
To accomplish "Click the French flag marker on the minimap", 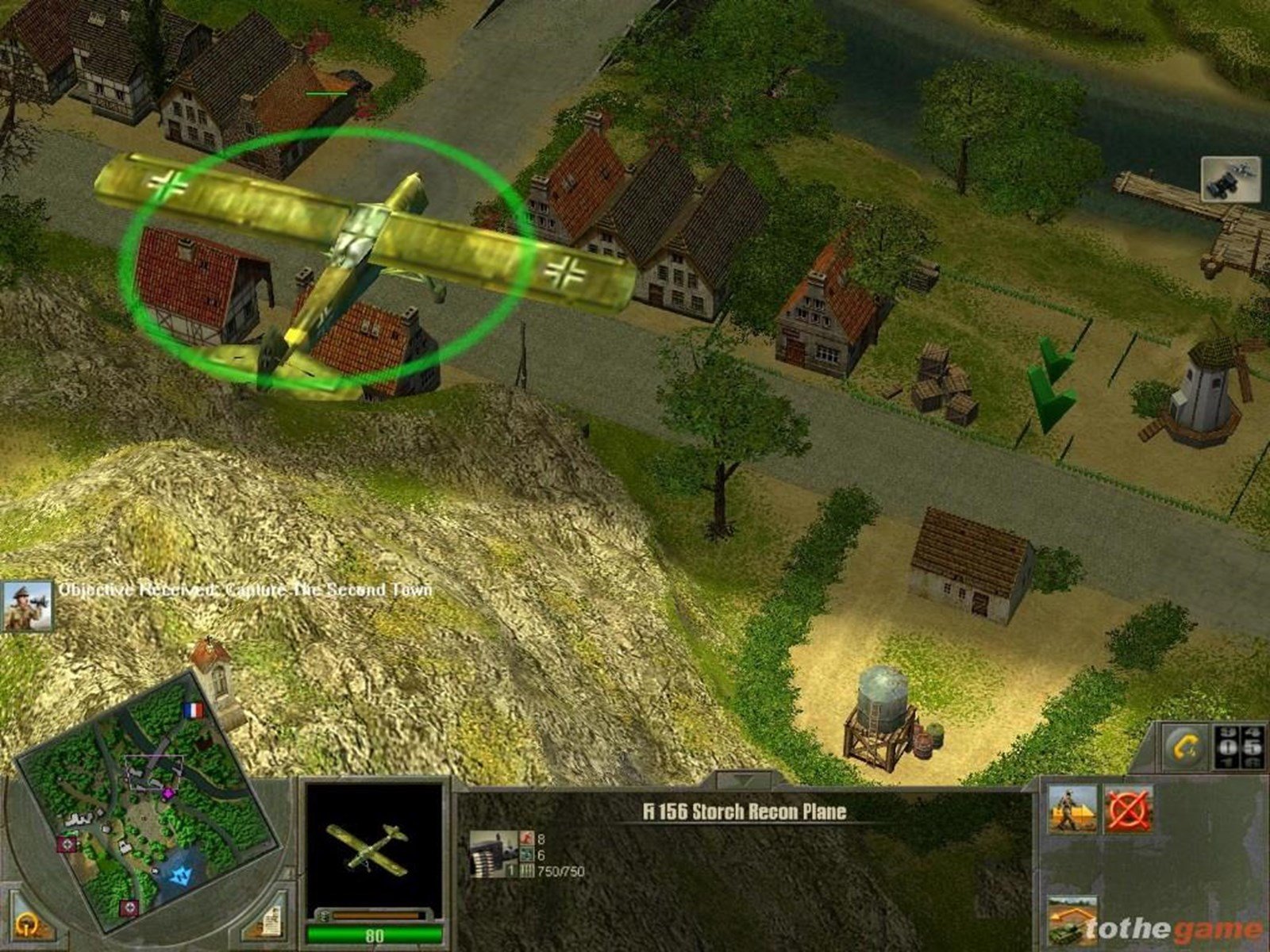I will pyautogui.click(x=193, y=710).
